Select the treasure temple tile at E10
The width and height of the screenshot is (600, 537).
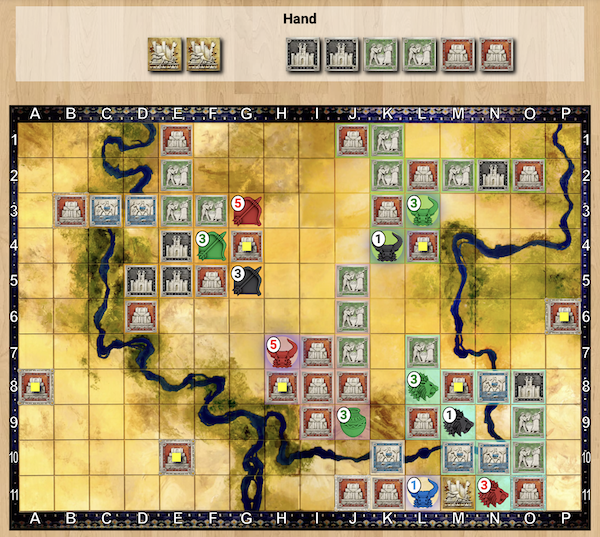[177, 456]
